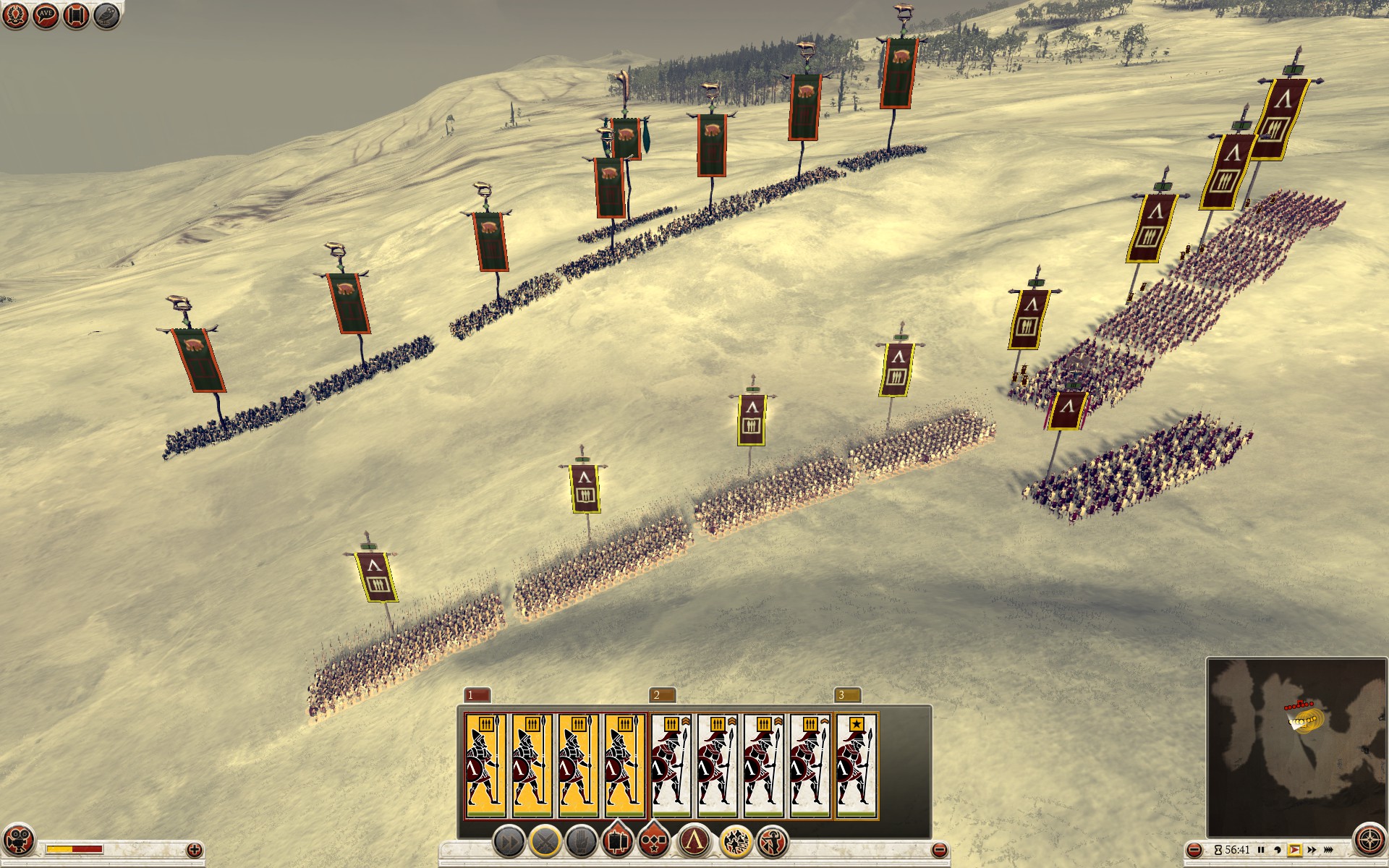The image size is (1389, 868).
Task: Open the laurel wreath menu button
Action: click(15, 15)
